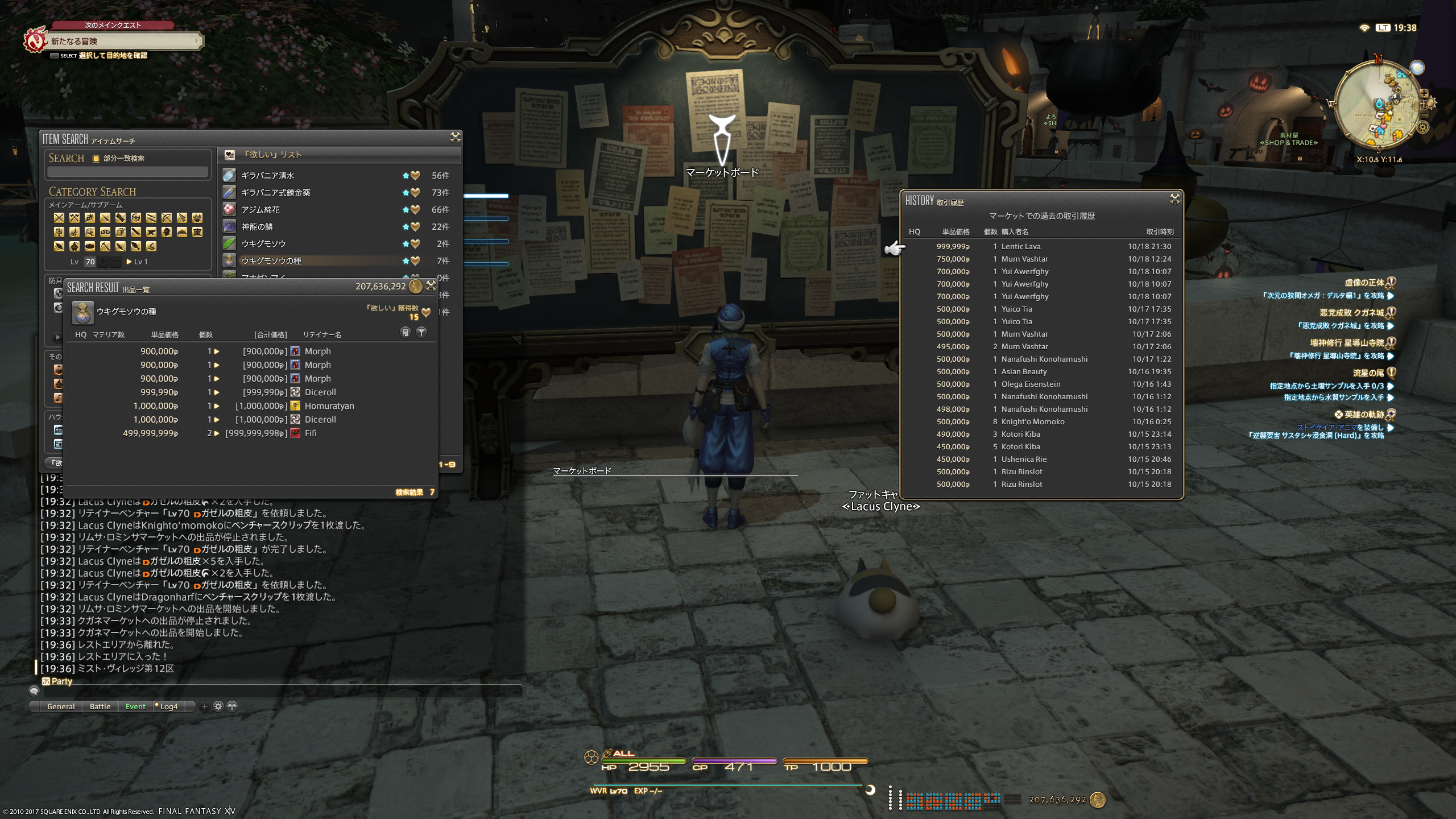
Task: Close the History window
Action: pyautogui.click(x=1174, y=198)
